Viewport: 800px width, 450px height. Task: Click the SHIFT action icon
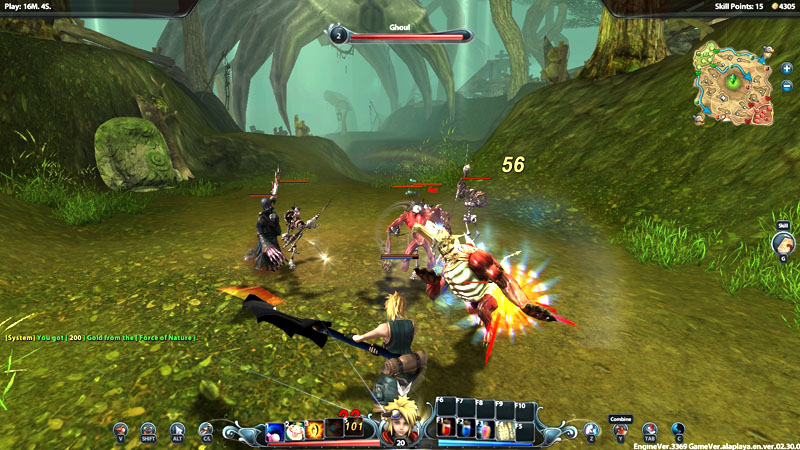point(149,431)
